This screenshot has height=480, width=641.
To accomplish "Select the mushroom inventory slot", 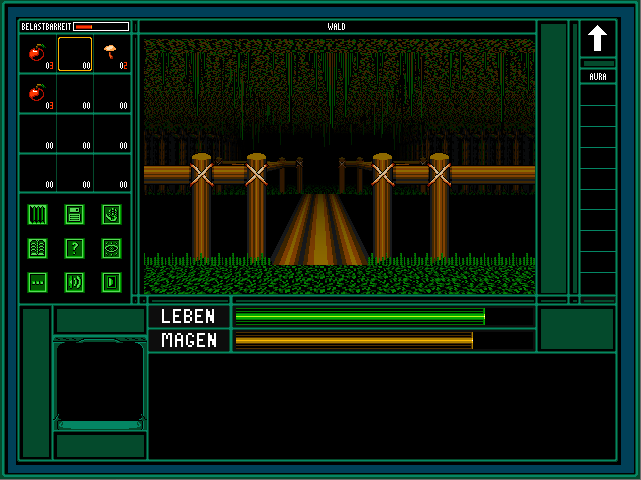I will coord(111,54).
